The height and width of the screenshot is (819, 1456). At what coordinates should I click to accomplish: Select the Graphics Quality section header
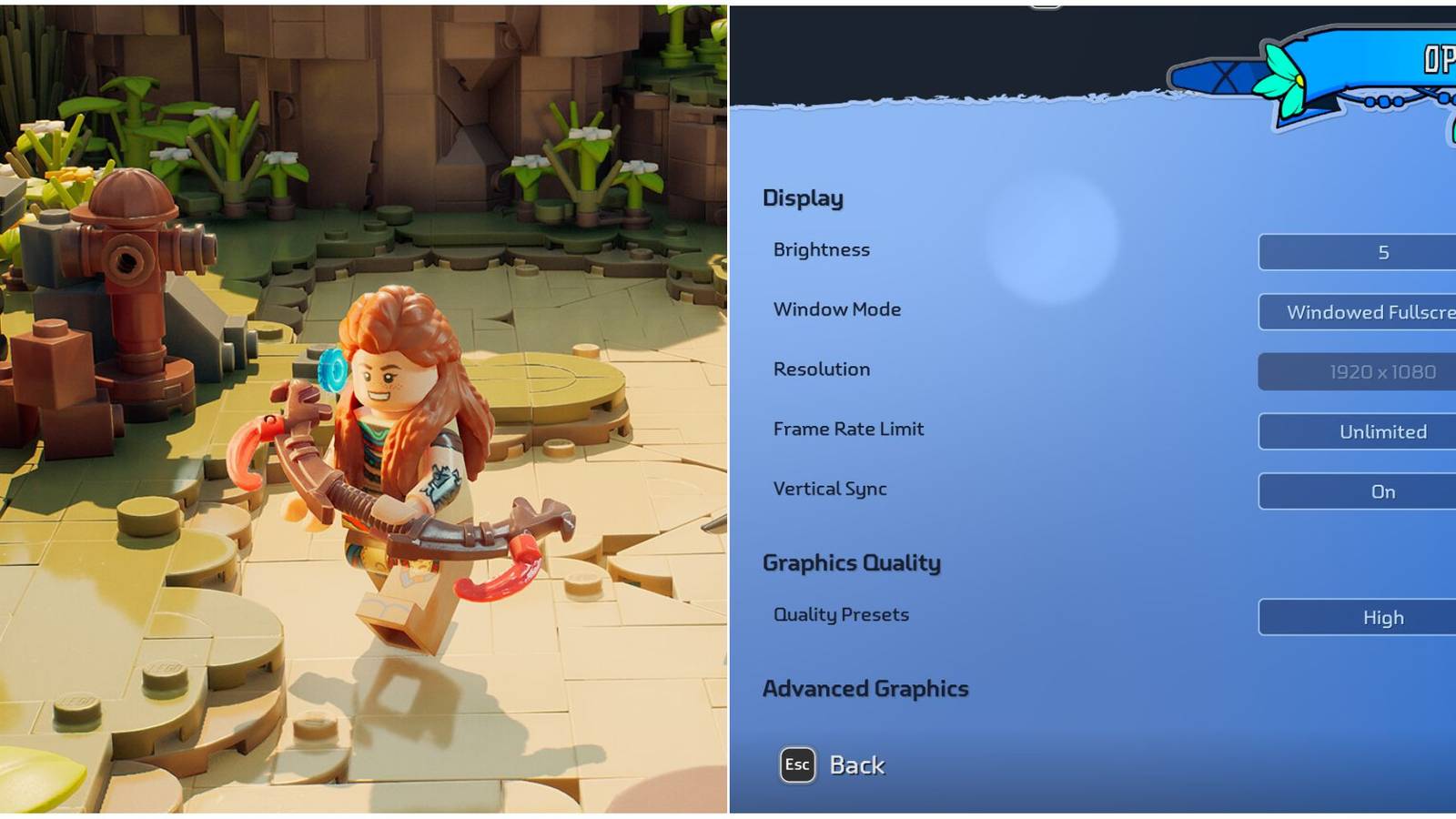(852, 563)
